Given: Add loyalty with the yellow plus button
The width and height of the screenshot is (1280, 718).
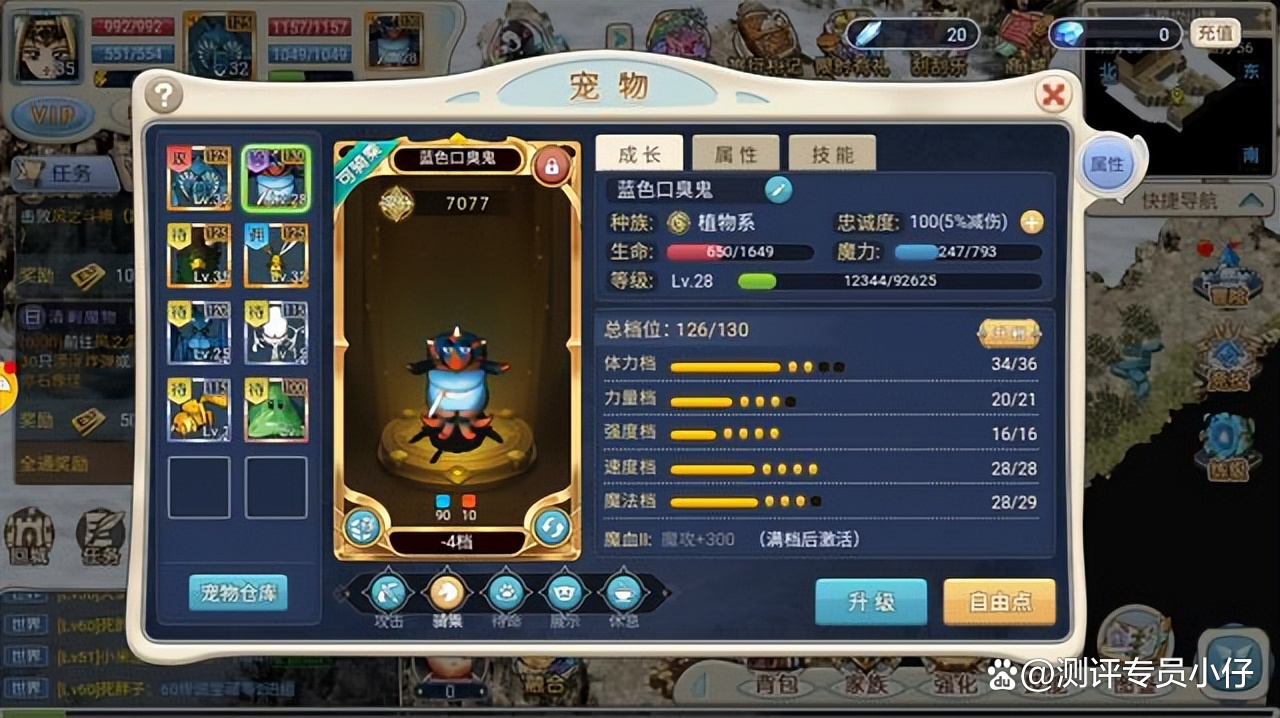Looking at the screenshot, I should point(1032,222).
